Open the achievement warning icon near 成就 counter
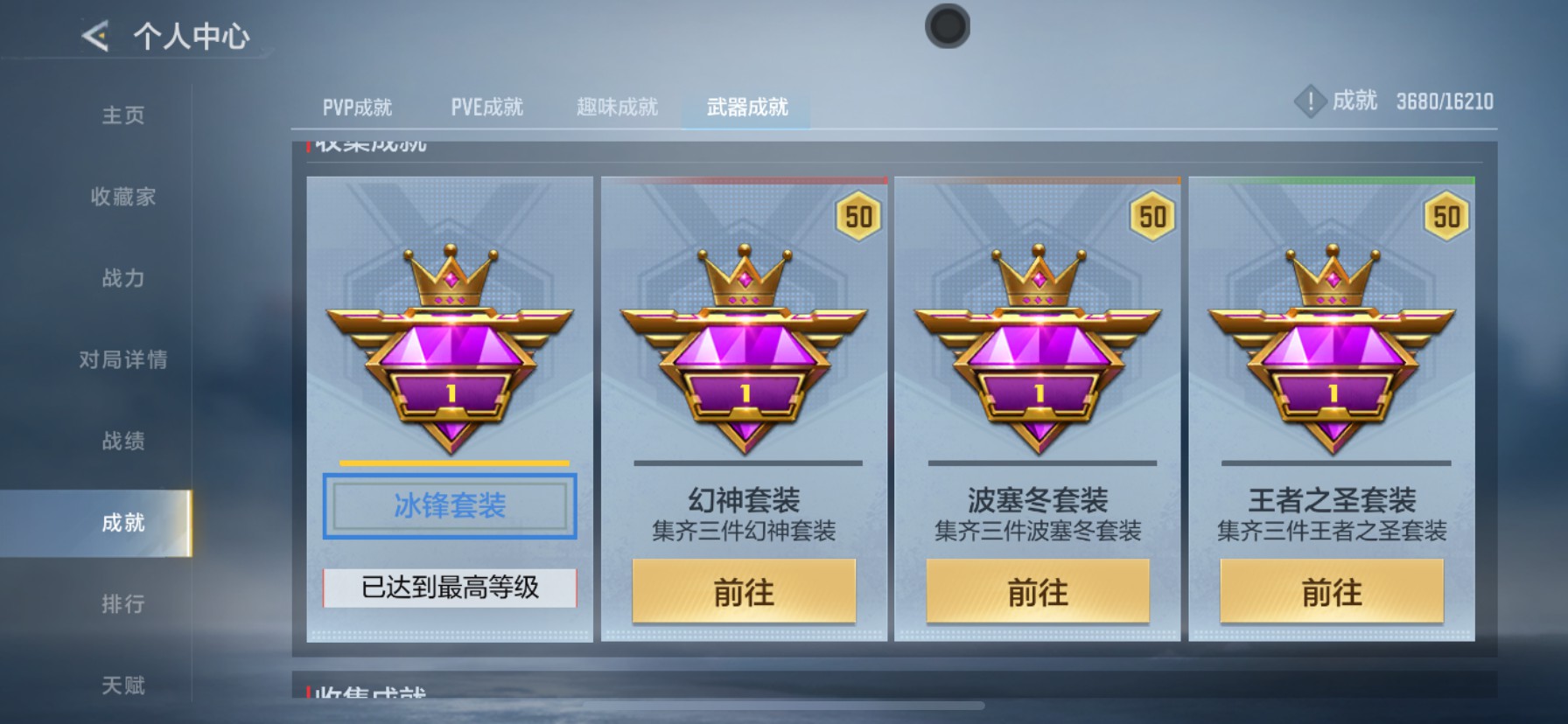Screen dimensions: 1568x724 pyautogui.click(x=1310, y=101)
